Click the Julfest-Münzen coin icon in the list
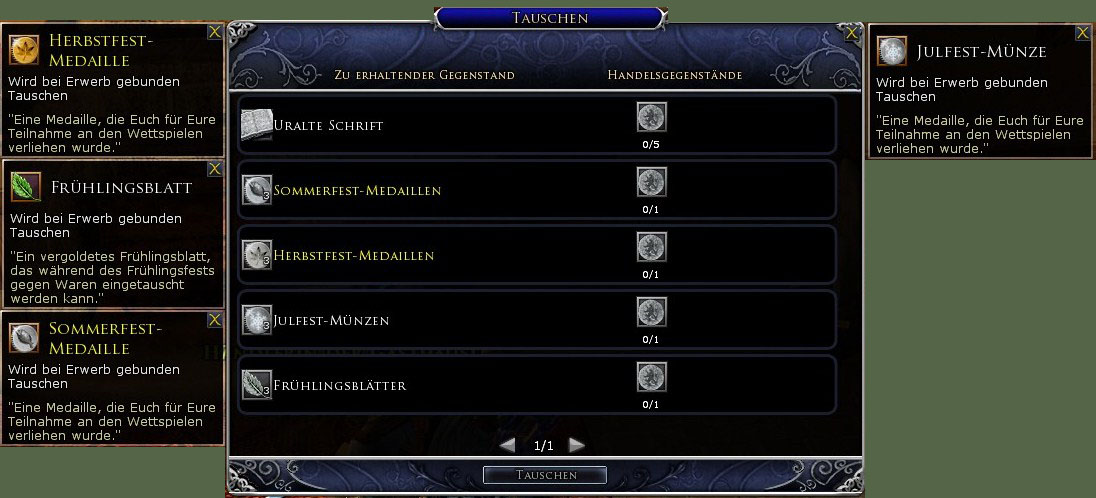Viewport: 1096px width, 498px height. (x=257, y=320)
